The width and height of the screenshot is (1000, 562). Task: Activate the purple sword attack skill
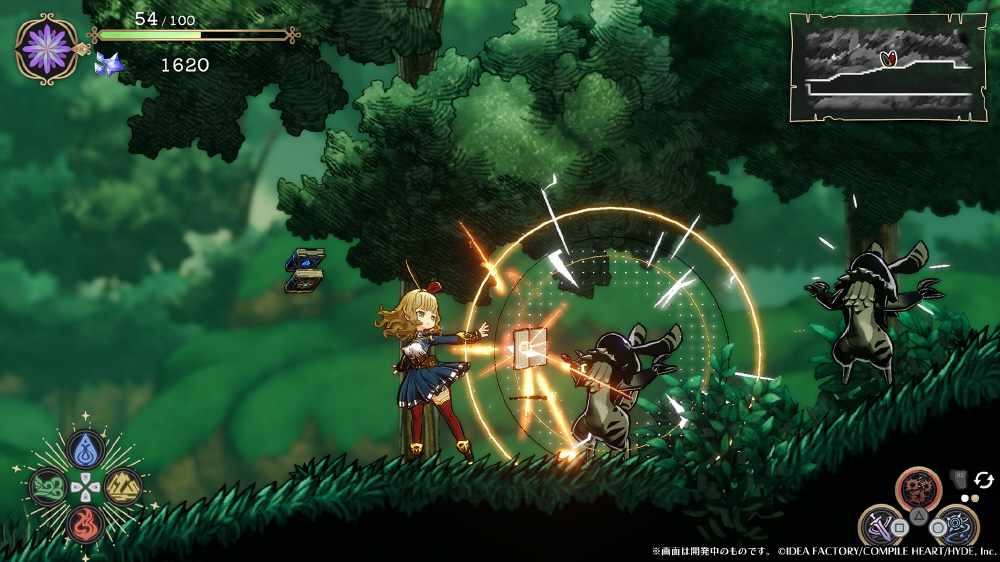884,525
